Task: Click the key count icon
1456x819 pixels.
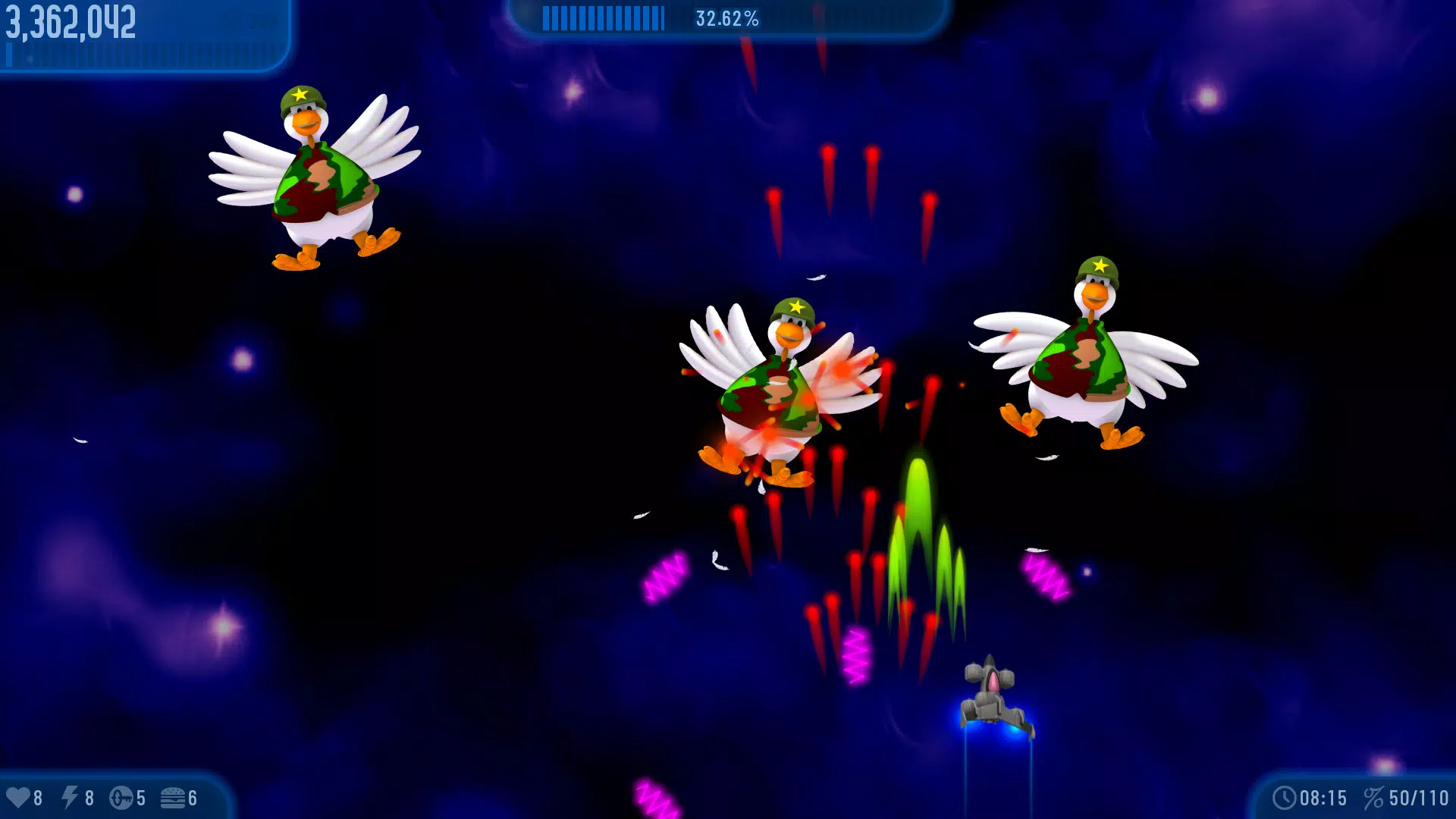Action: coord(123,797)
